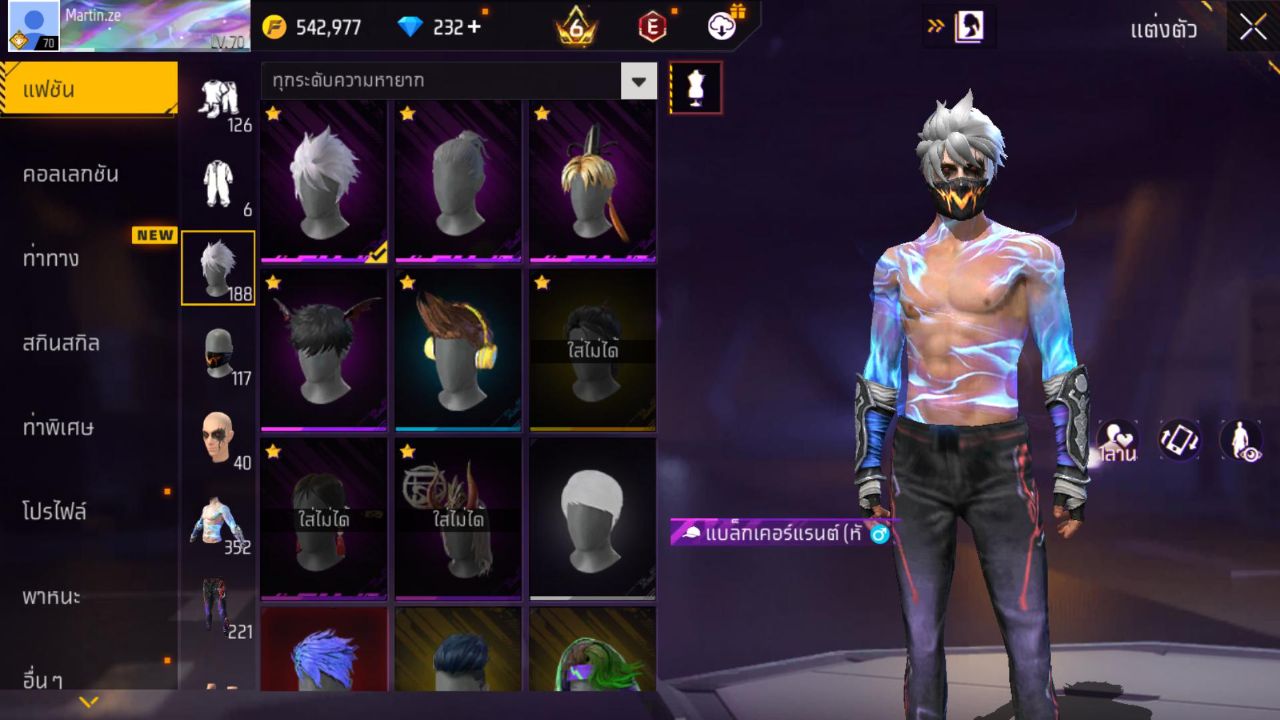Tap the friend showcase heart icon labeled ล้าน
This screenshot has height=720, width=1280.
pyautogui.click(x=1115, y=441)
